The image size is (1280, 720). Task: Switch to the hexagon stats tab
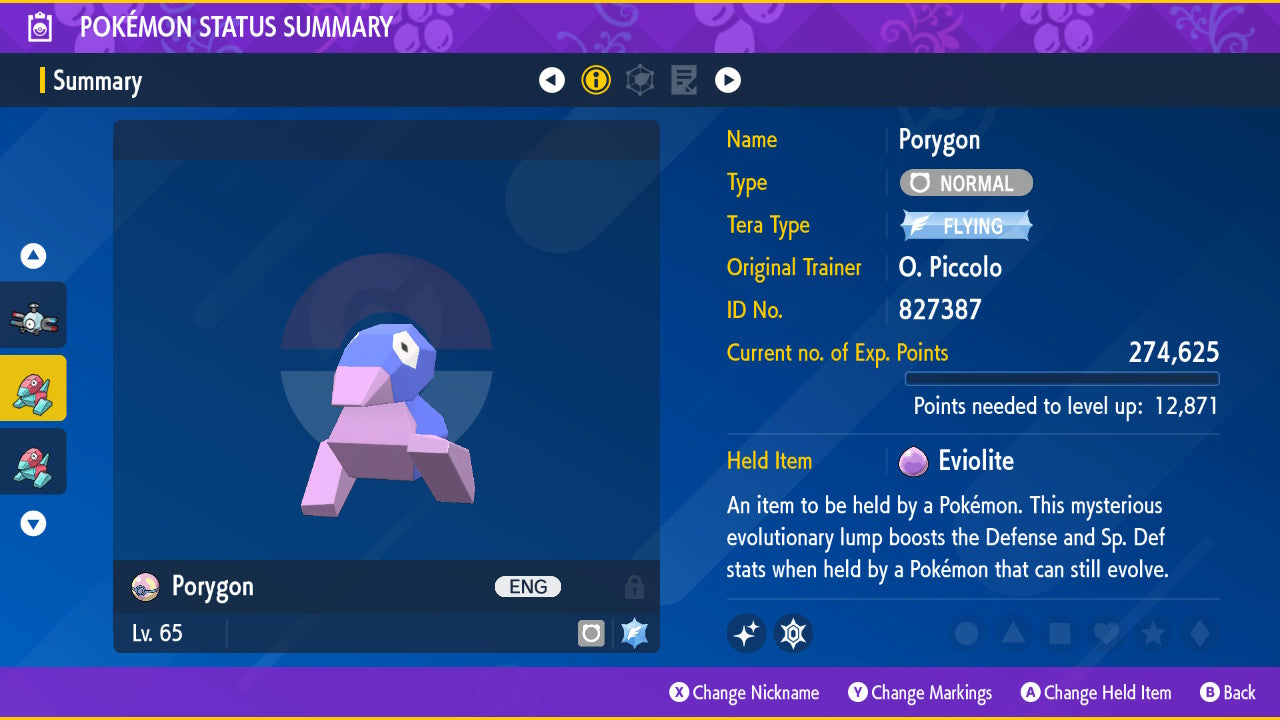640,80
